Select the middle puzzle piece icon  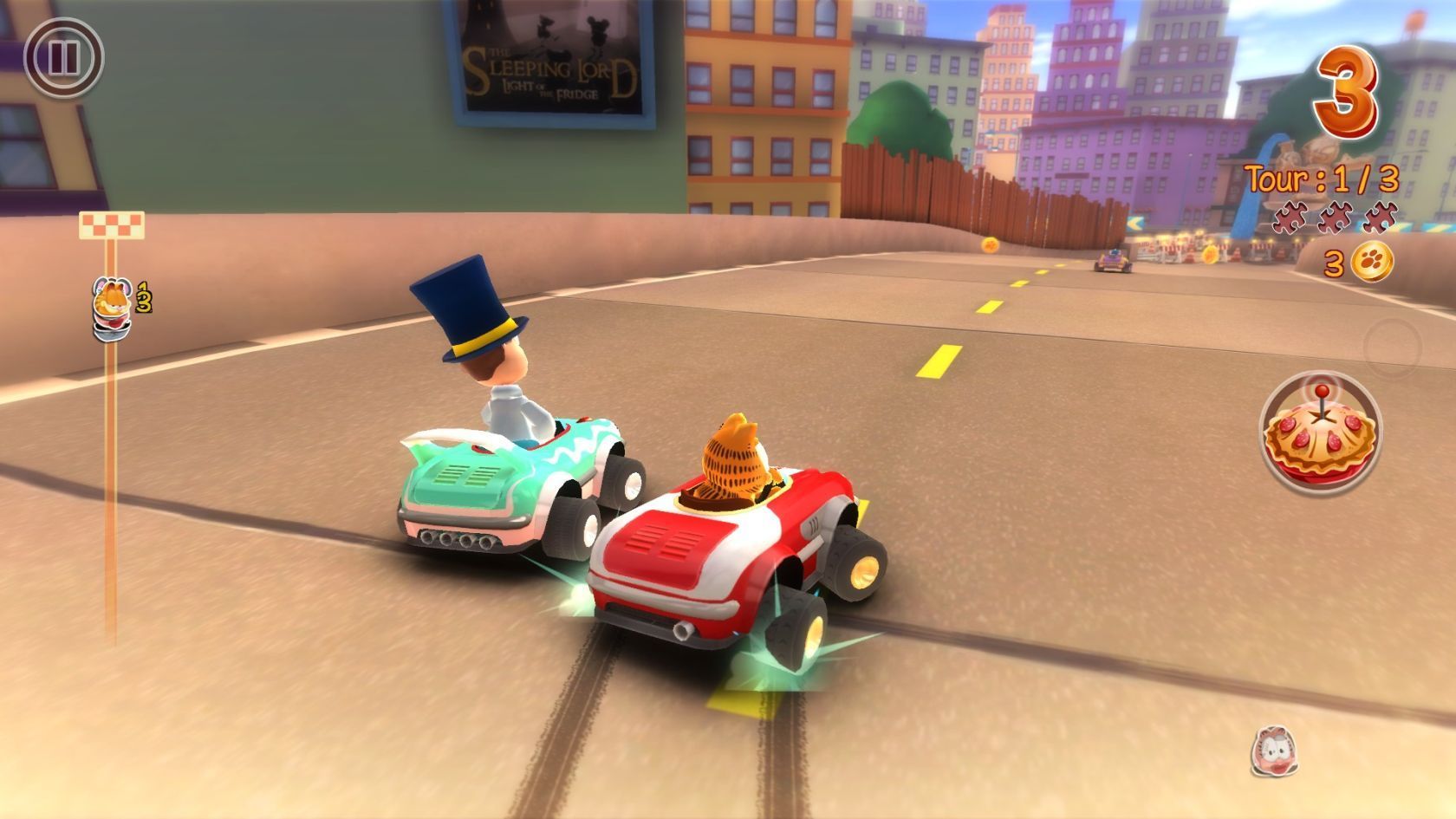click(x=1334, y=218)
